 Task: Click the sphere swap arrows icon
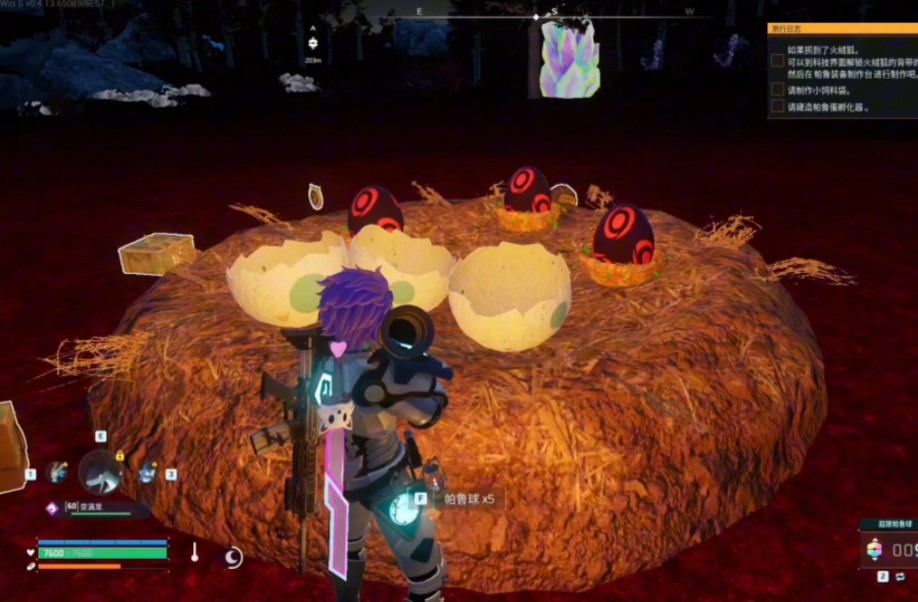pos(900,577)
